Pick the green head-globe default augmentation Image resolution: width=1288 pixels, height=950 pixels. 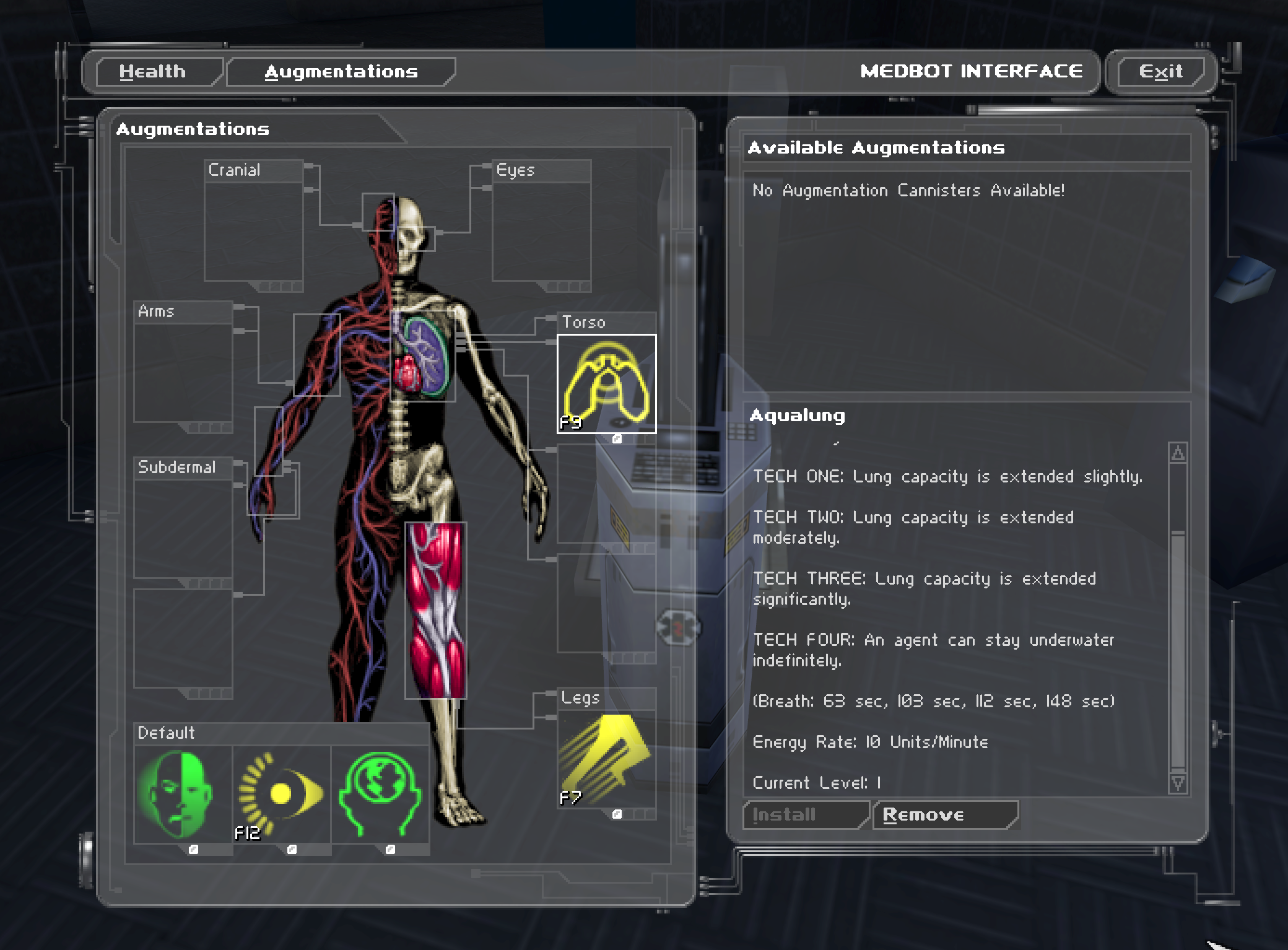point(380,793)
